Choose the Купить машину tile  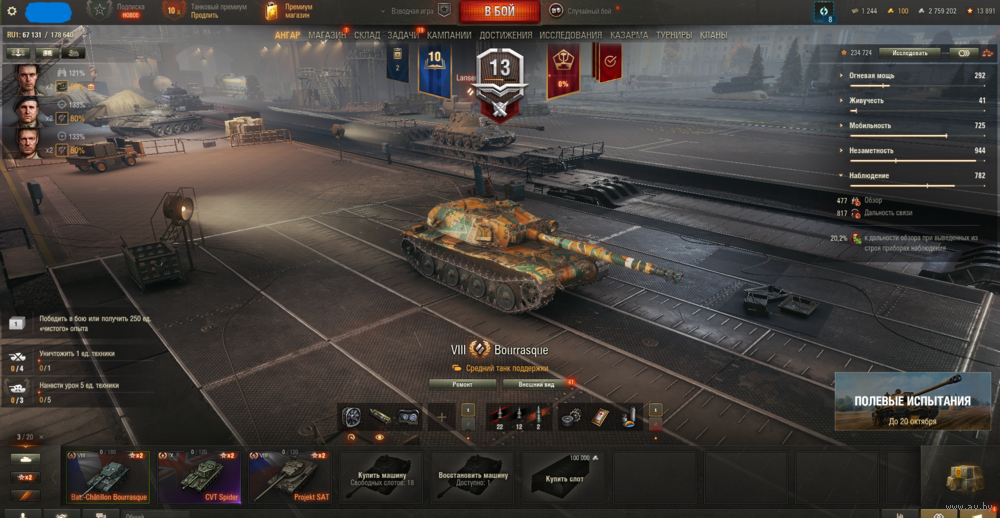[381, 476]
